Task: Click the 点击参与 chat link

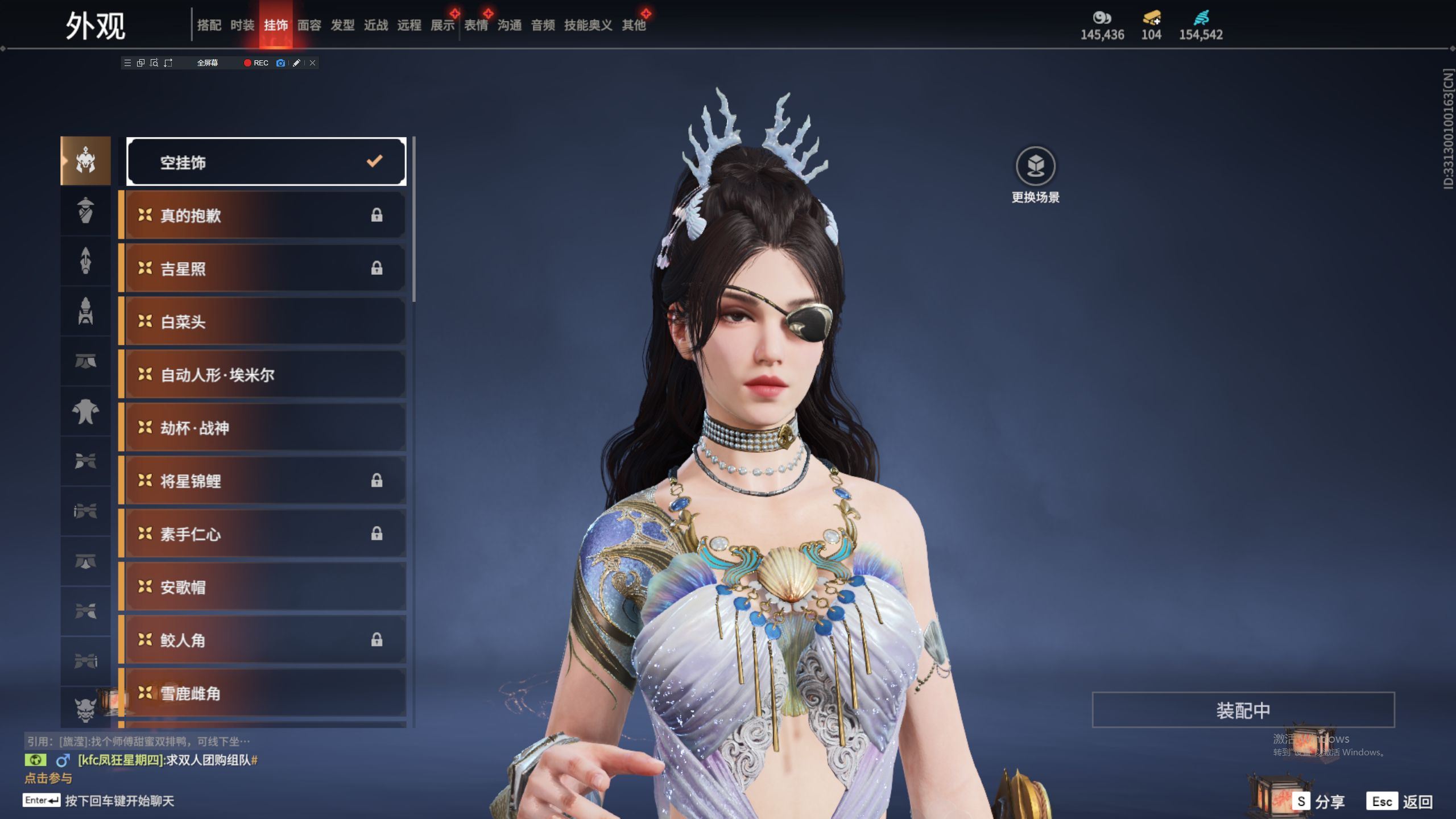Action: (48, 778)
